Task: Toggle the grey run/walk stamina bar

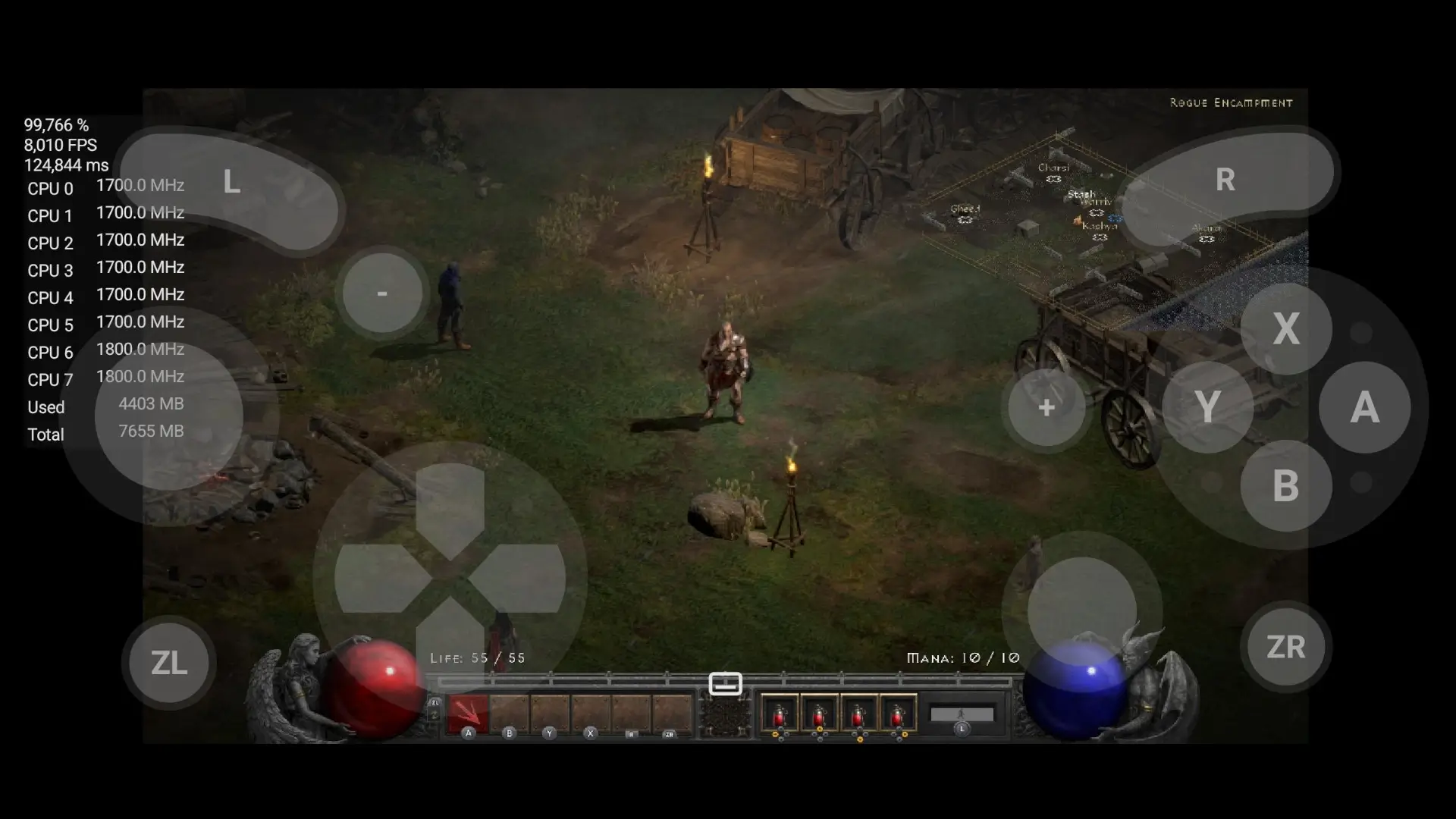Action: pos(962,714)
